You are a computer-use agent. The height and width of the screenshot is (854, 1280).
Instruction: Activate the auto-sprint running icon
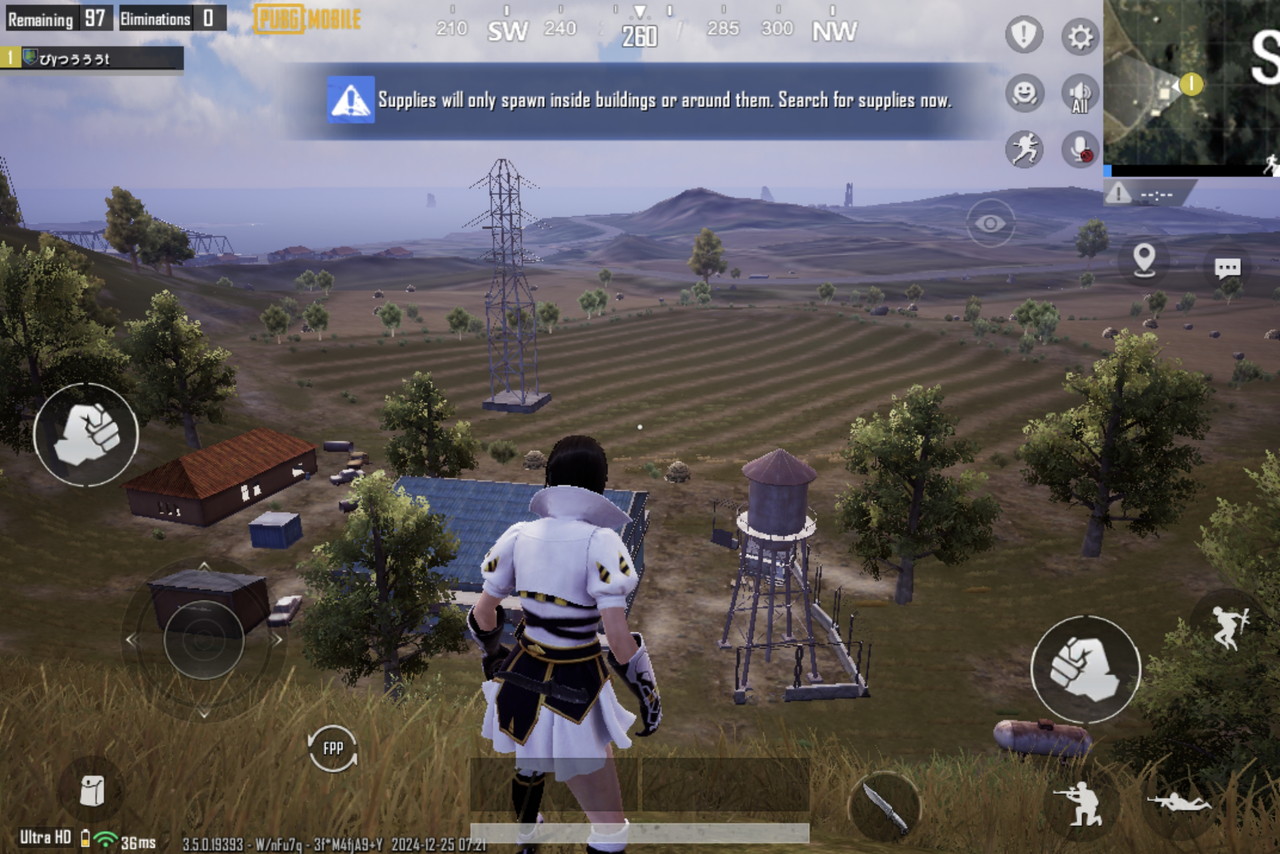coord(1024,149)
